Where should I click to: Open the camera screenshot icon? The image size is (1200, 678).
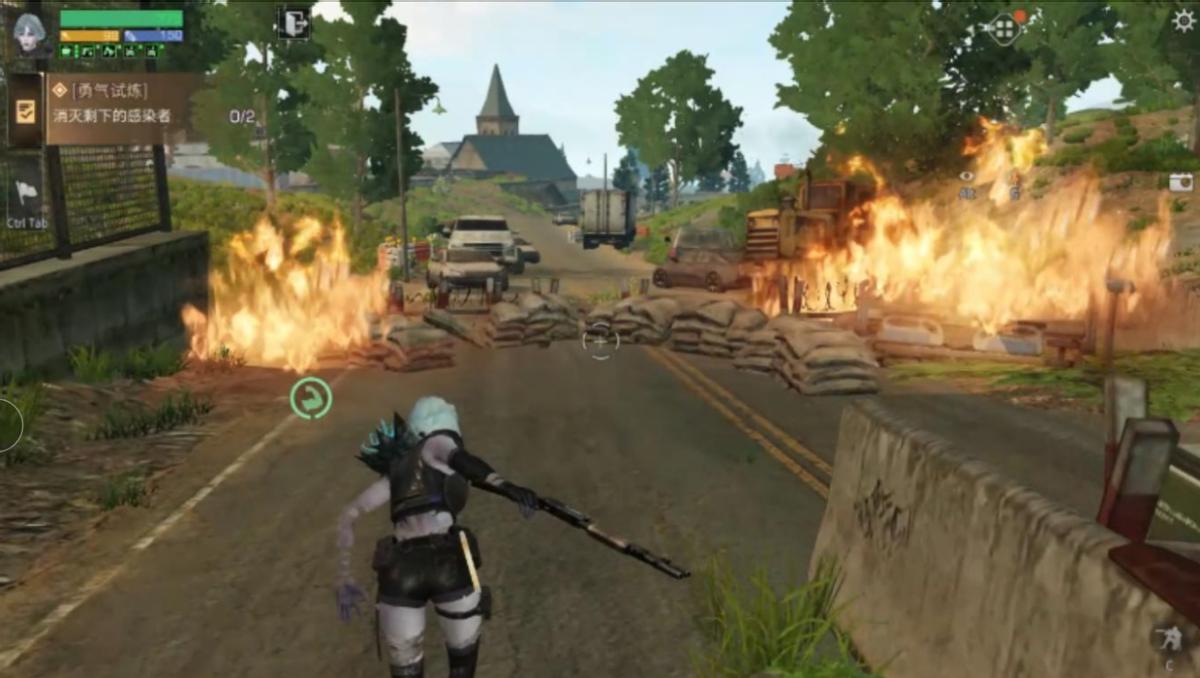(x=1180, y=182)
